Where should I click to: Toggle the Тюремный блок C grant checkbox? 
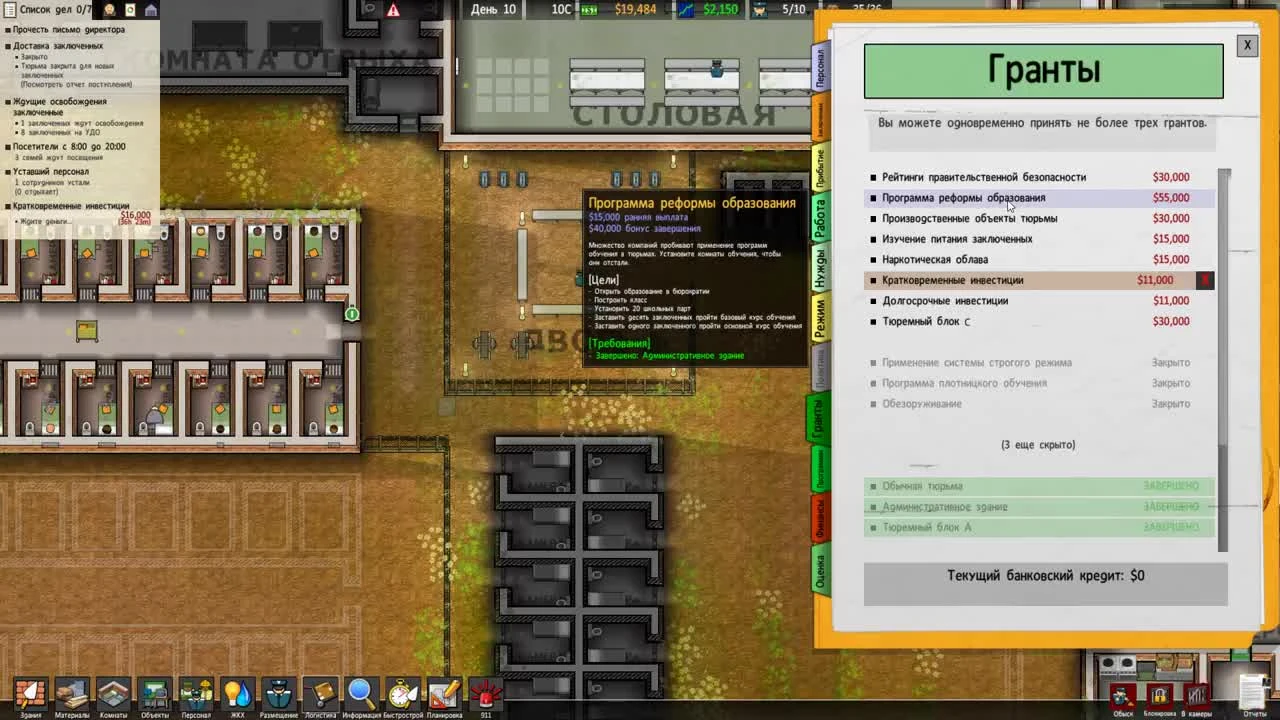(873, 321)
